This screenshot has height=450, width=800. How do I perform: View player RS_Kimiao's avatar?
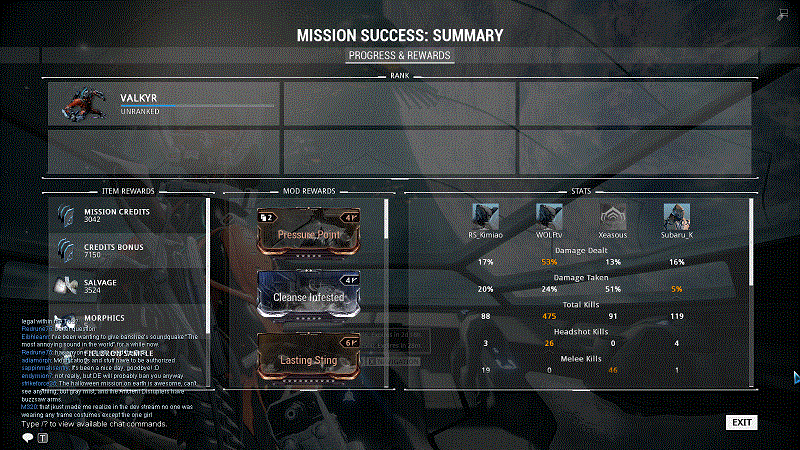coord(486,216)
